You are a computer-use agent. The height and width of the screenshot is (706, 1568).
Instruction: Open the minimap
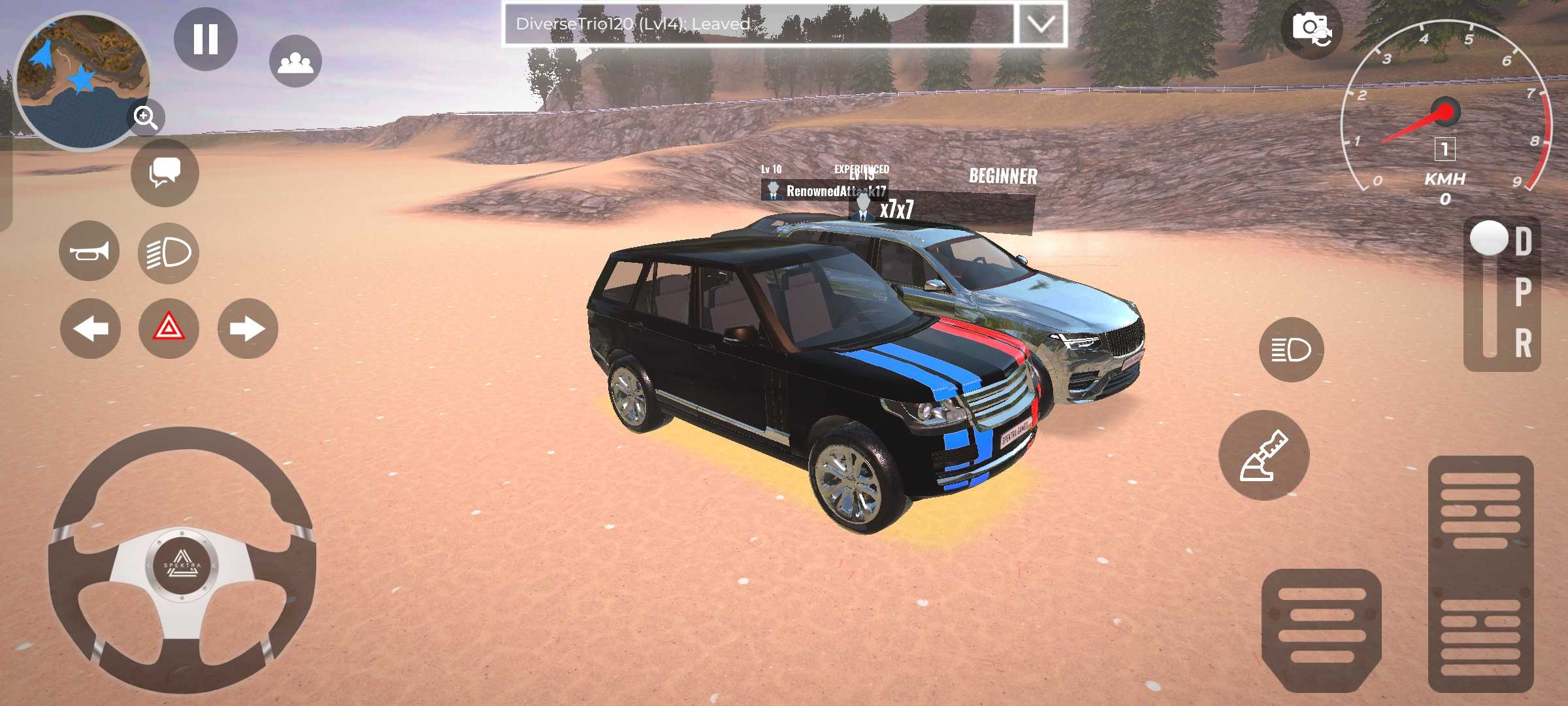(x=78, y=78)
